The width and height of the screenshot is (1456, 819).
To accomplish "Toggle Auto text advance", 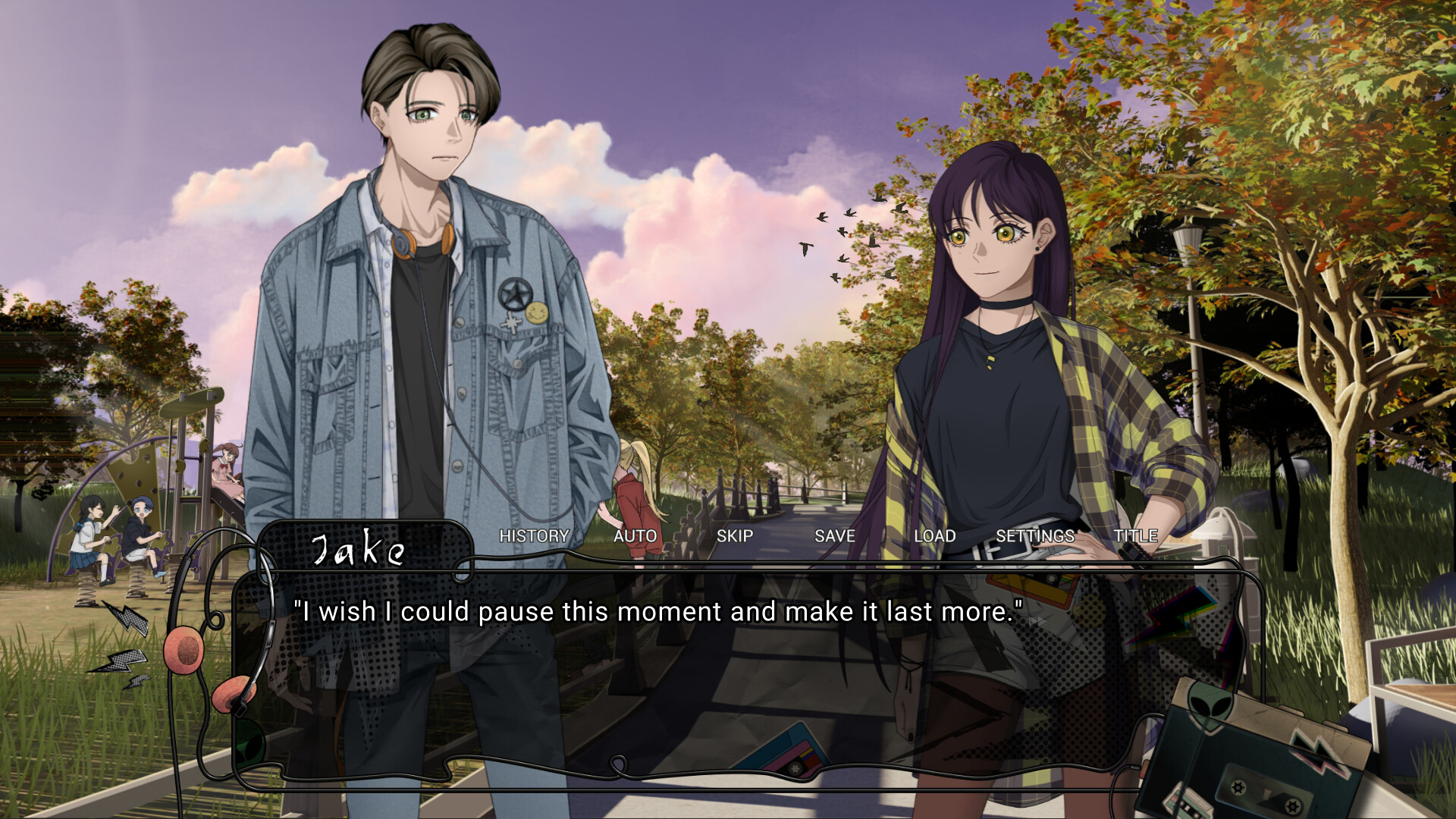I will pyautogui.click(x=635, y=536).
